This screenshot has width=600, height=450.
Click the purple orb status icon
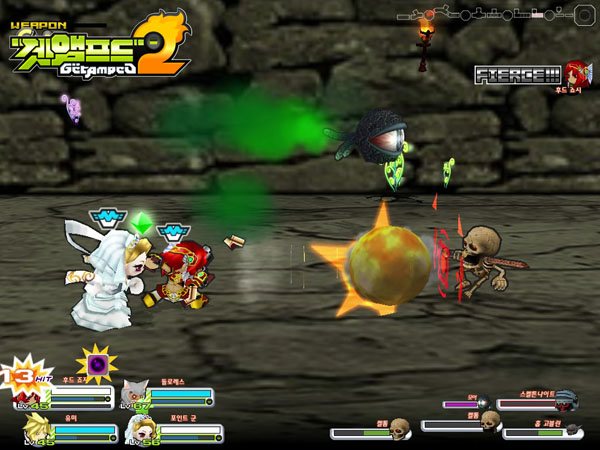point(98,362)
